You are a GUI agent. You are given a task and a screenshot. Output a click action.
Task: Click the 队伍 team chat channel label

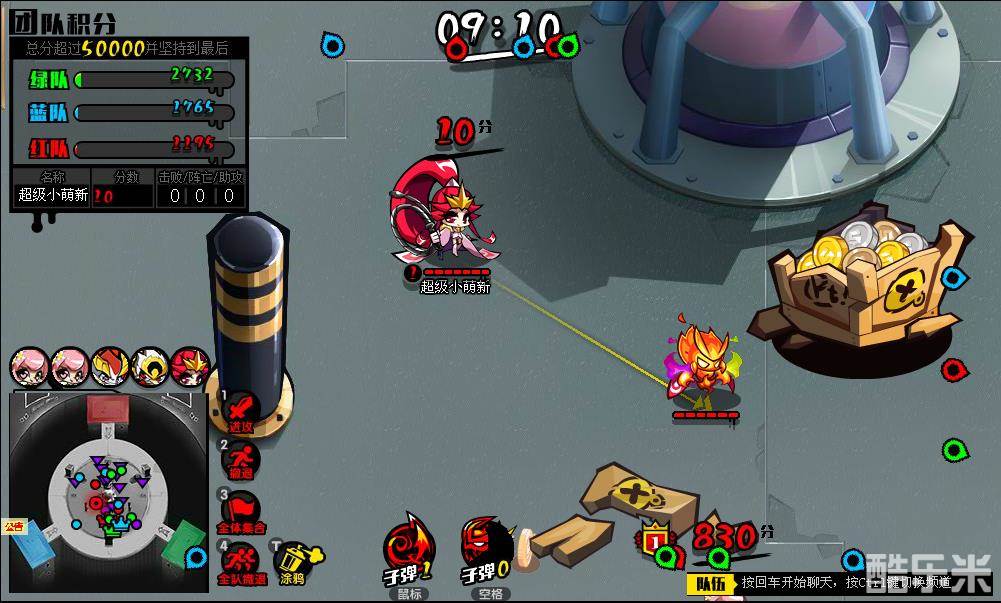pyautogui.click(x=711, y=583)
